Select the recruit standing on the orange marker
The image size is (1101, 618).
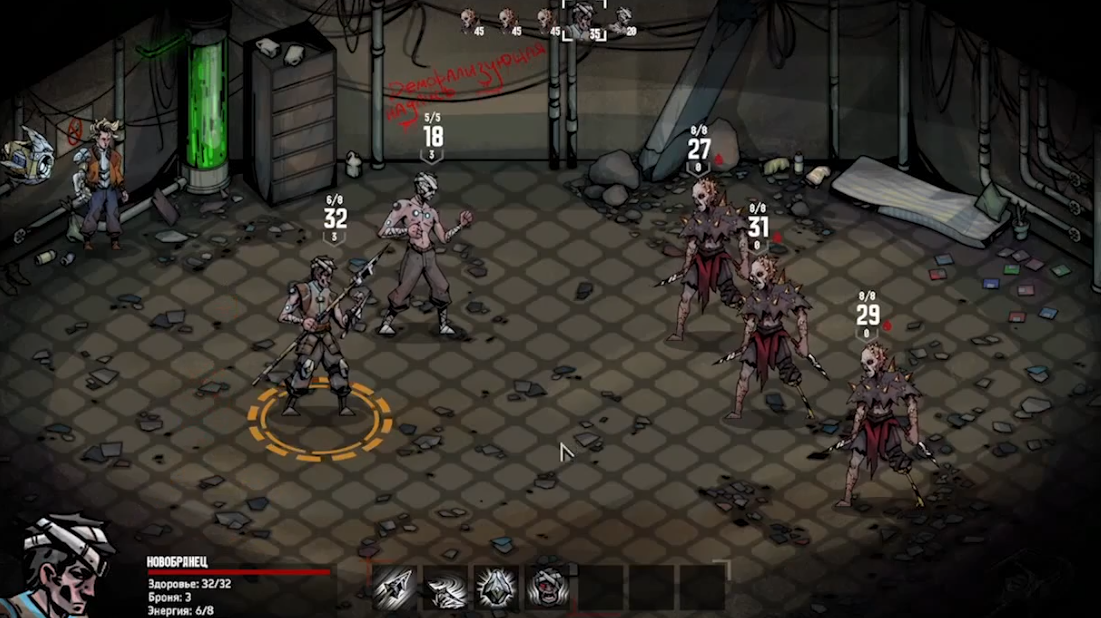click(x=318, y=335)
